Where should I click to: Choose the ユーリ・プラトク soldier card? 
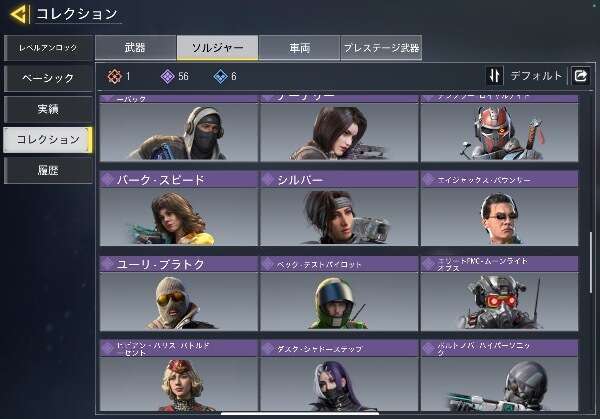coord(177,293)
